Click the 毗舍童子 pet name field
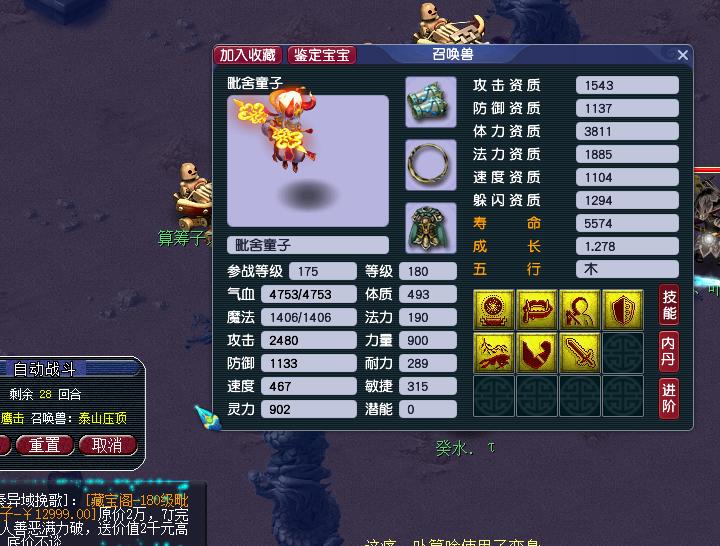Image resolution: width=720 pixels, height=546 pixels. [308, 245]
